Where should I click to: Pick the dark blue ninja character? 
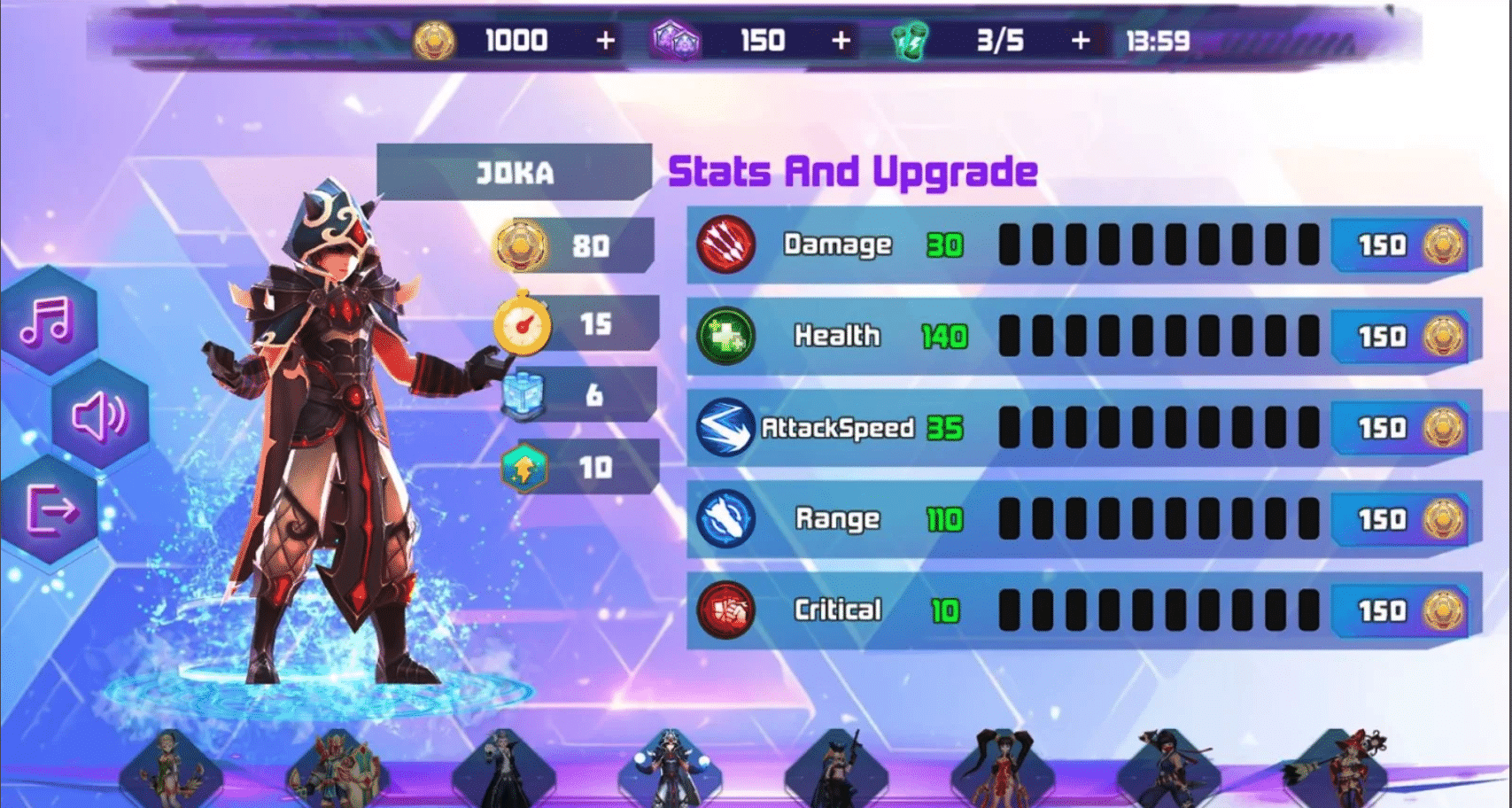click(x=1169, y=769)
